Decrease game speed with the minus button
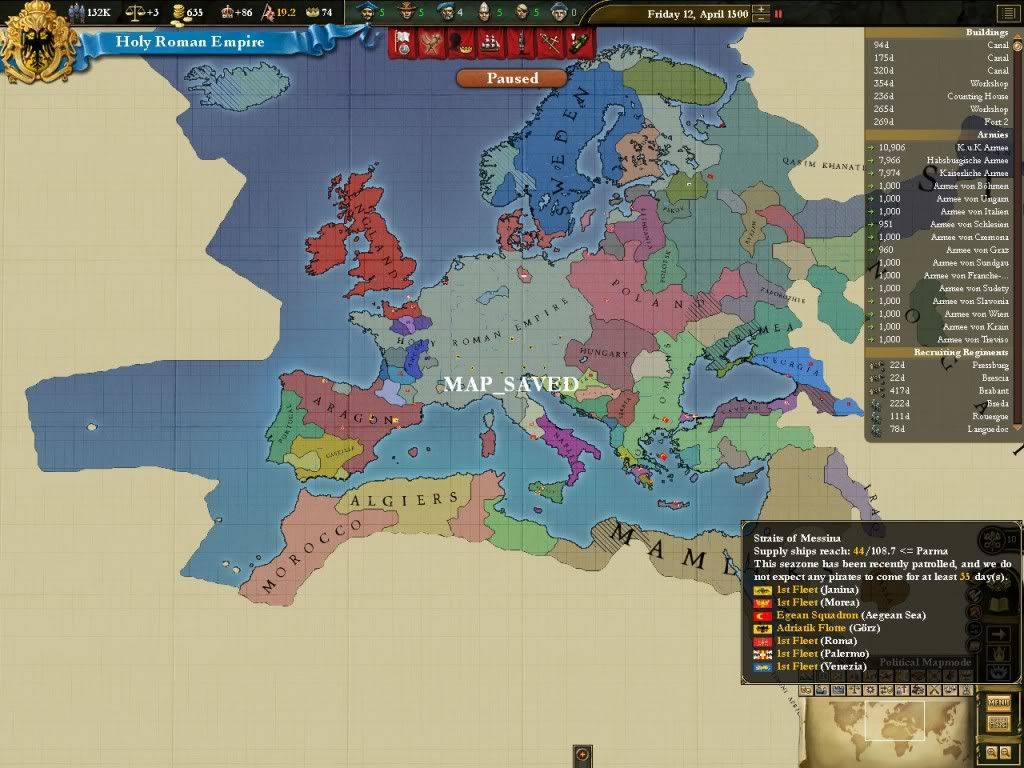The width and height of the screenshot is (1024, 768). pos(762,19)
